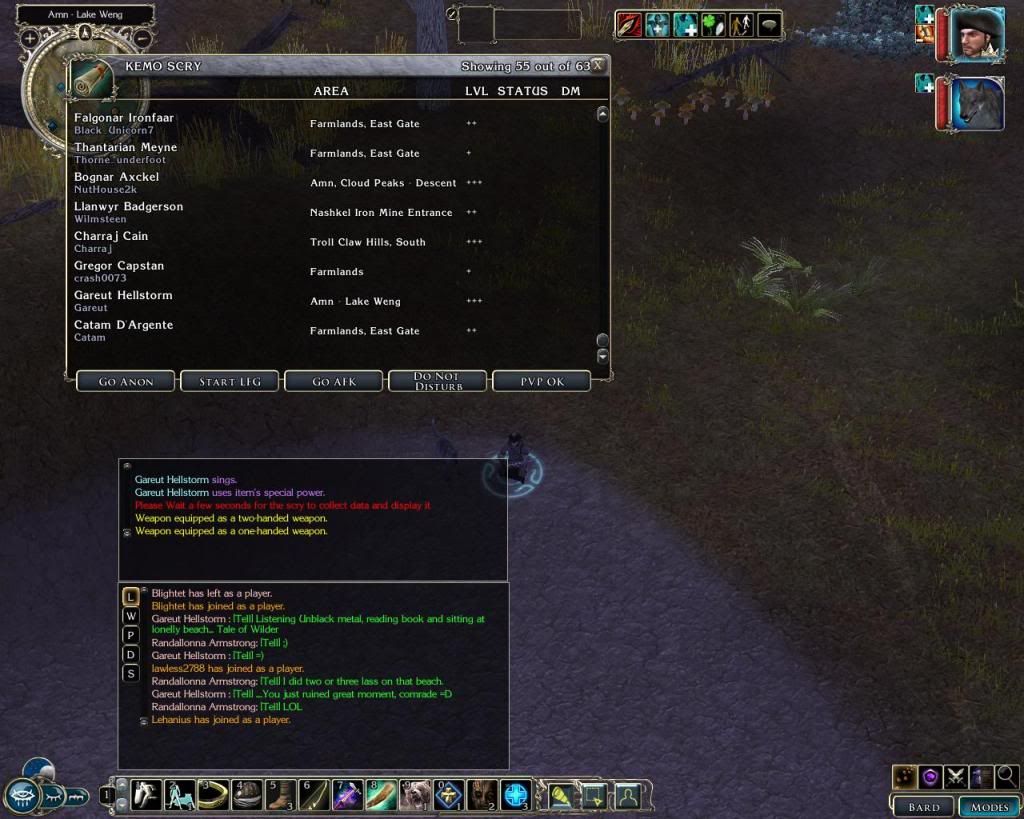Viewport: 1024px width, 819px height.
Task: Activate the crossed swords icon
Action: coord(956,776)
